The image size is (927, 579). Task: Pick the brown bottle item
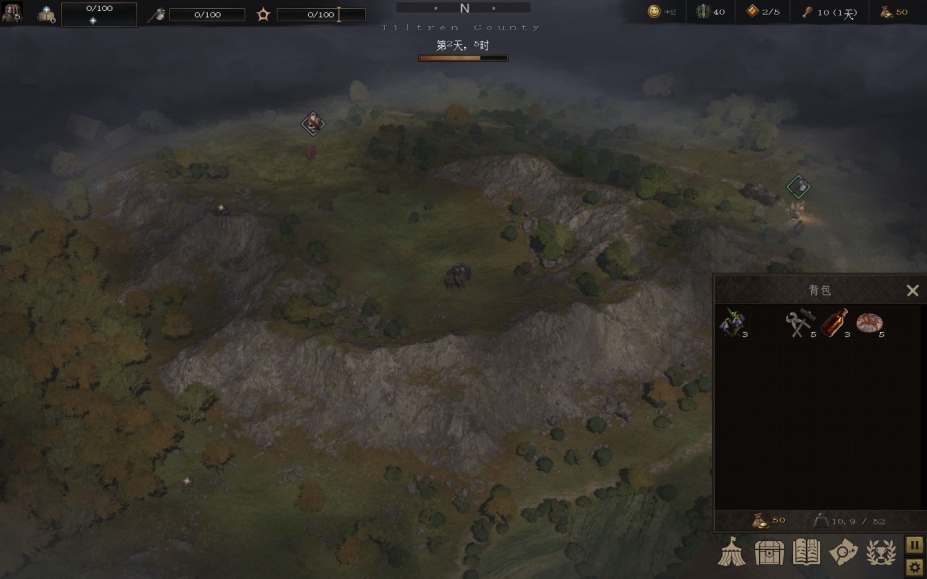pos(834,323)
